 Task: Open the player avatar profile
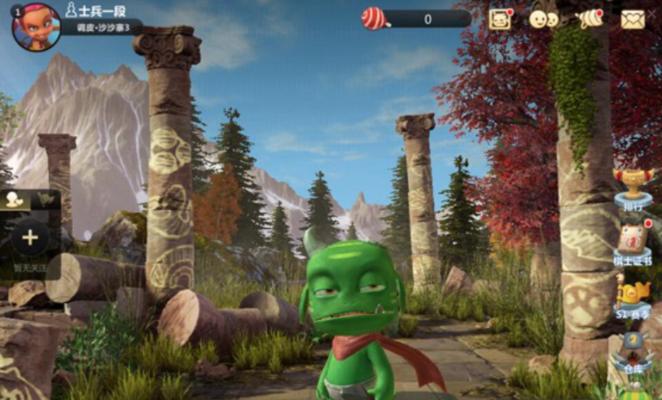pyautogui.click(x=35, y=25)
